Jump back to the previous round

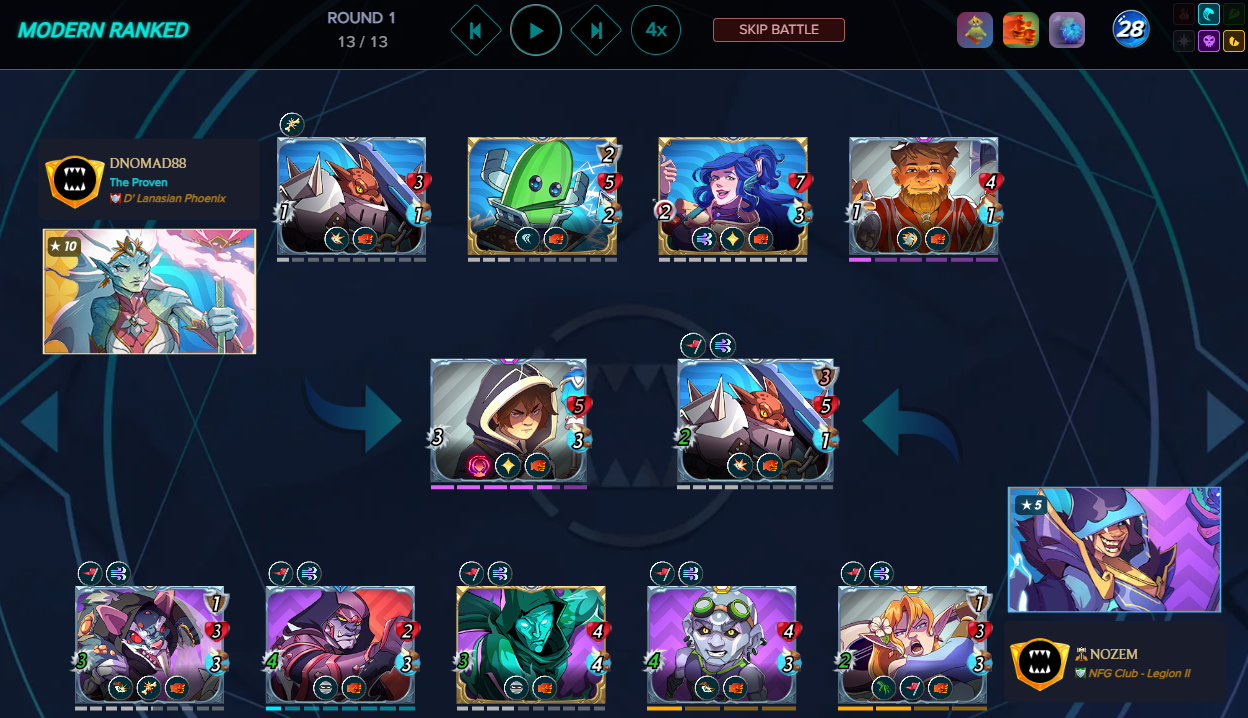[x=475, y=31]
